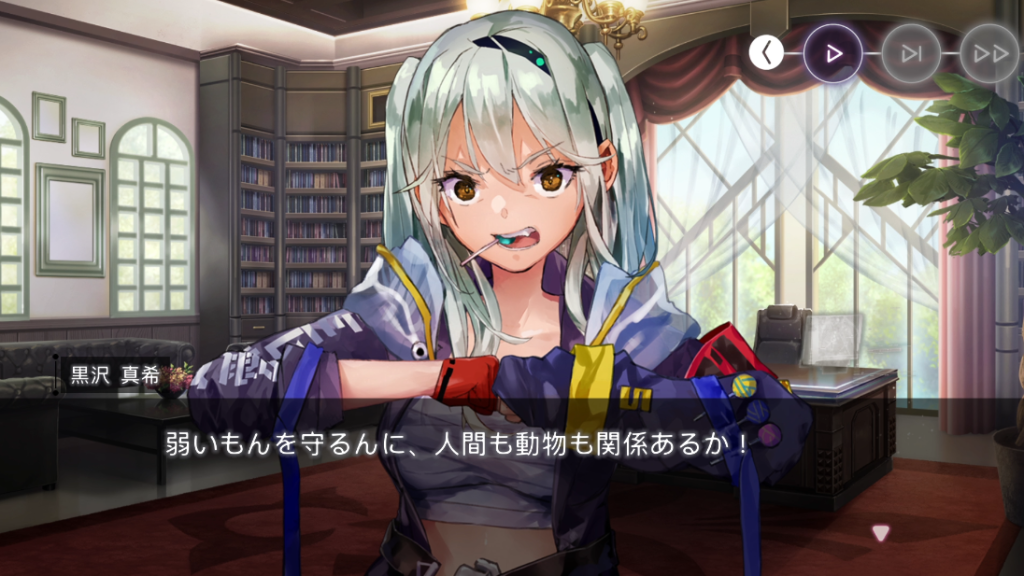Start auto-play with the play button
The image size is (1024, 576).
coord(833,53)
